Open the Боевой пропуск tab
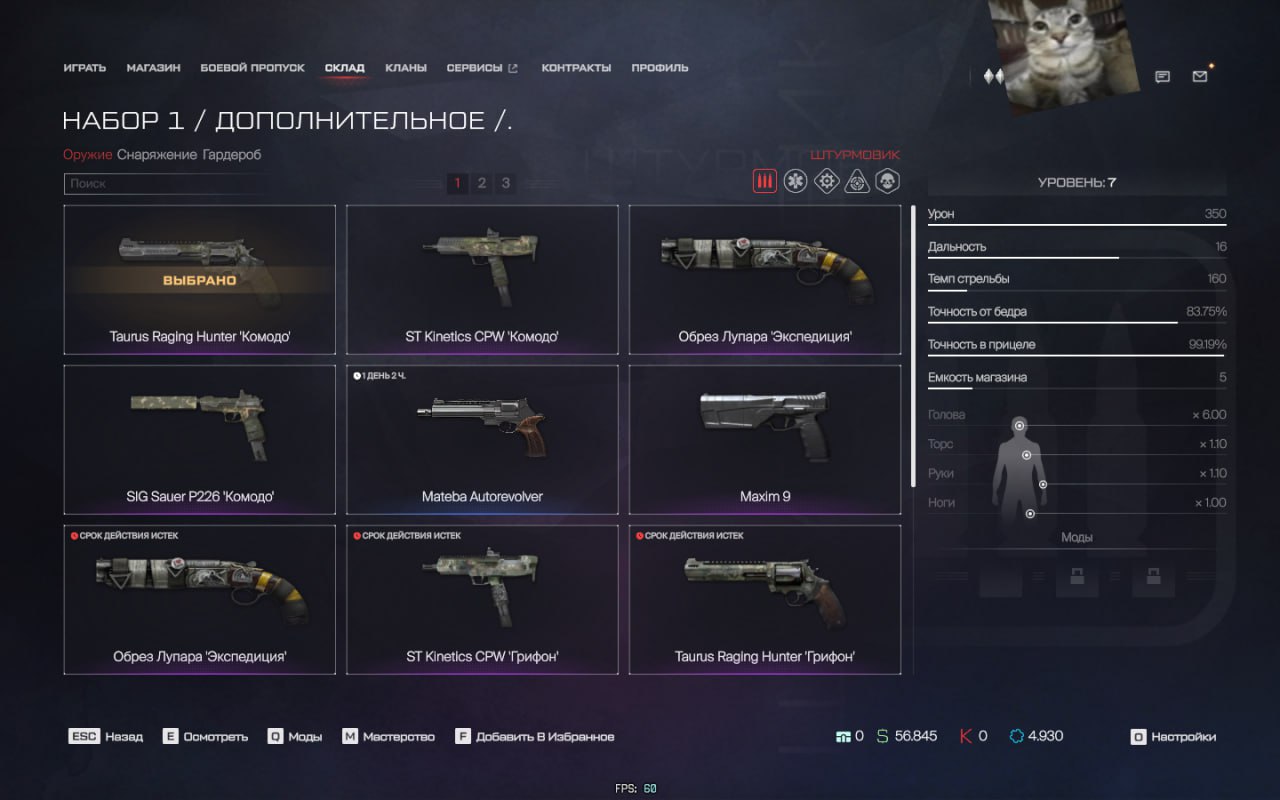The height and width of the screenshot is (800, 1280). coord(252,68)
